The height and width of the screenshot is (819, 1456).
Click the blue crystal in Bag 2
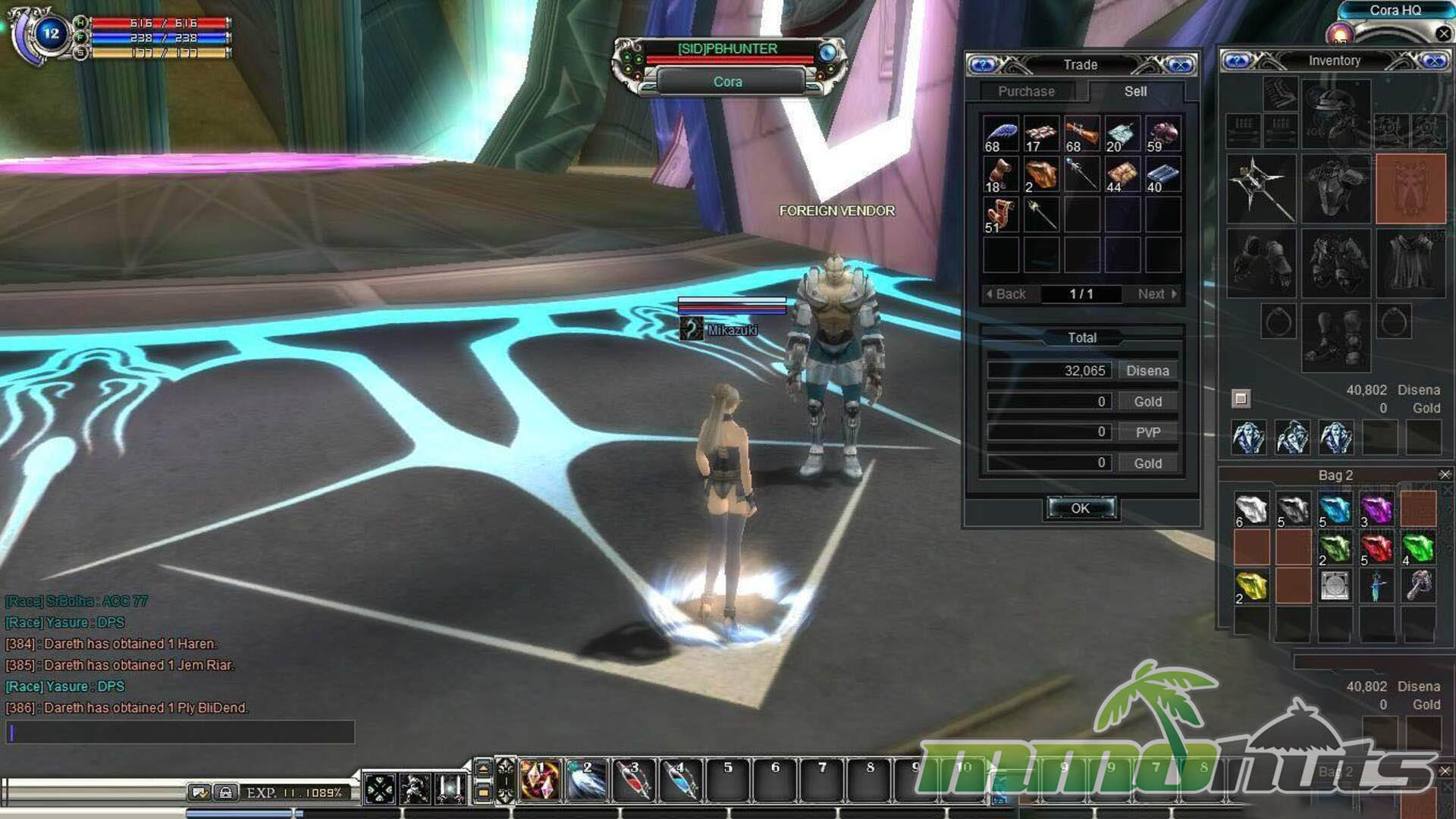tap(1335, 509)
